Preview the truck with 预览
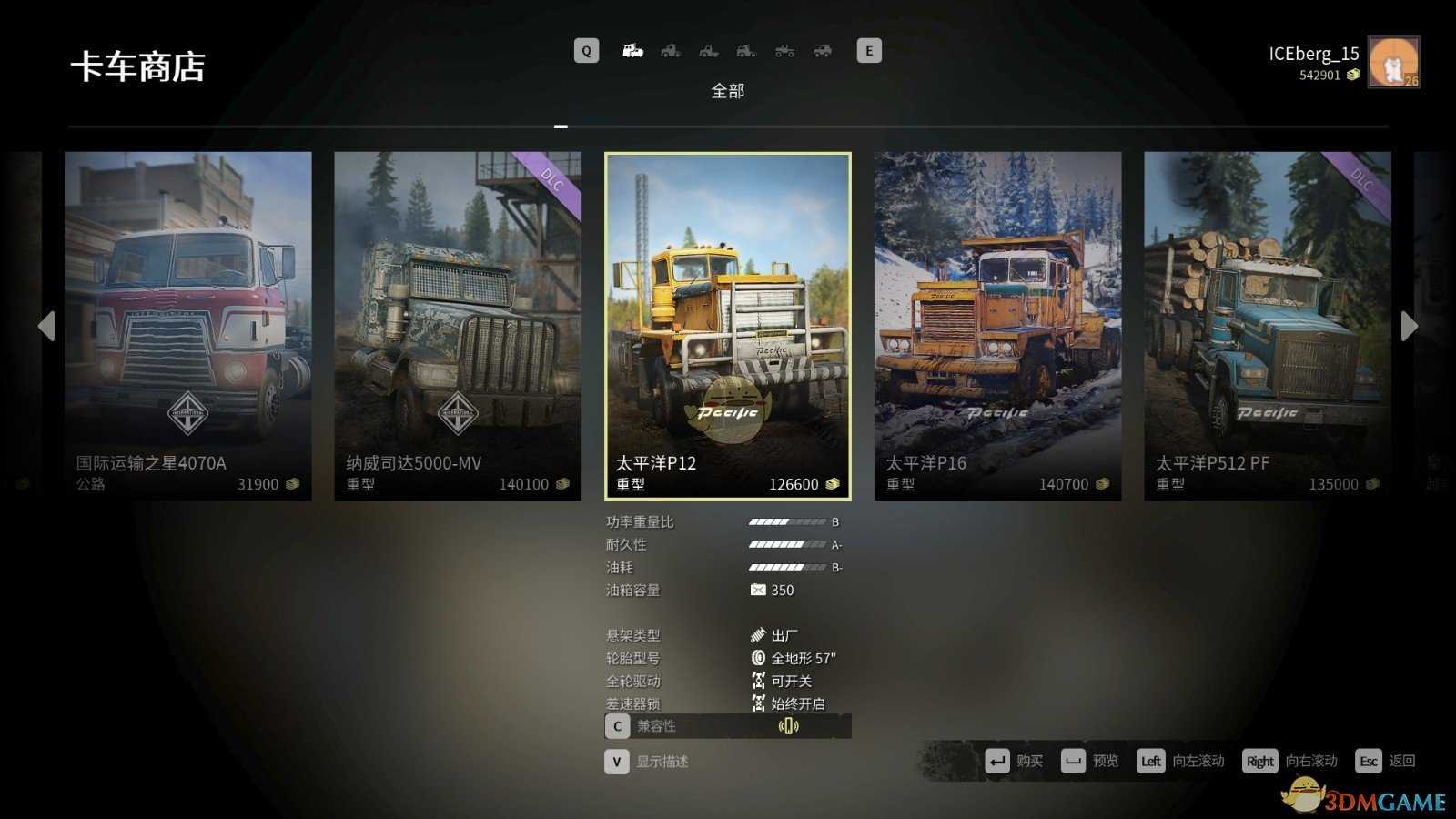The image size is (1456, 819). 1090,761
